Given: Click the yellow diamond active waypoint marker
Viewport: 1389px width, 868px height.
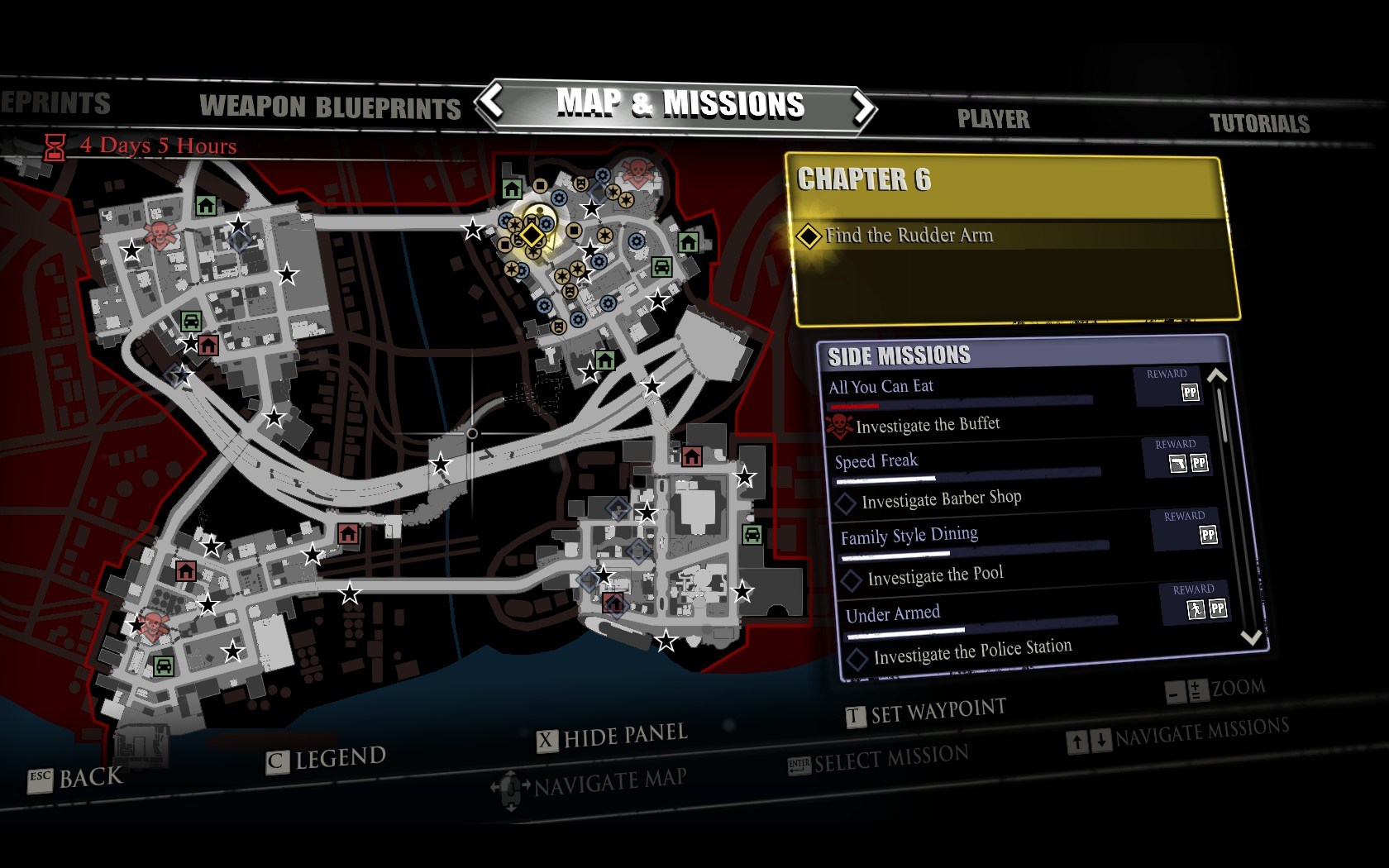Looking at the screenshot, I should (x=532, y=235).
